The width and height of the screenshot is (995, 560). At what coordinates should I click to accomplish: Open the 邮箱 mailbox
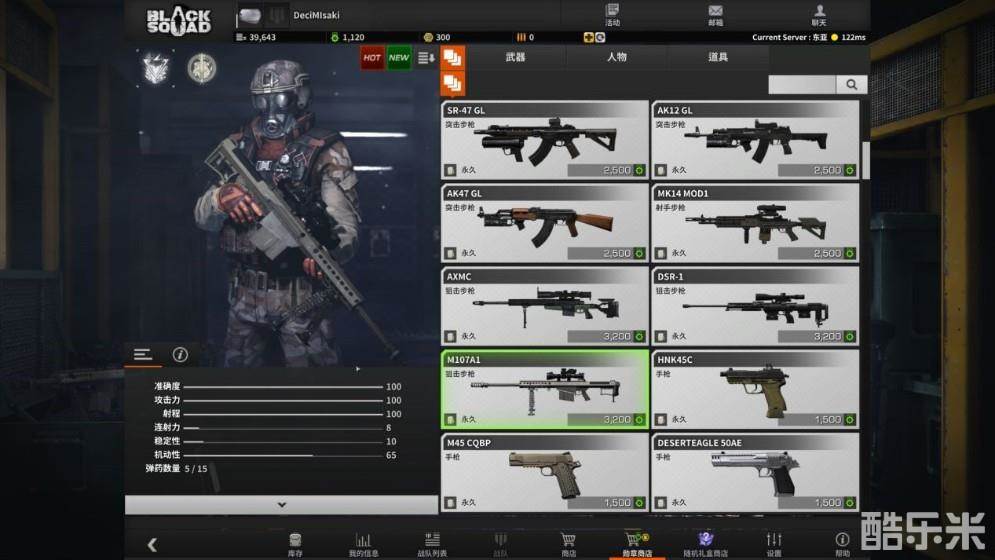715,15
